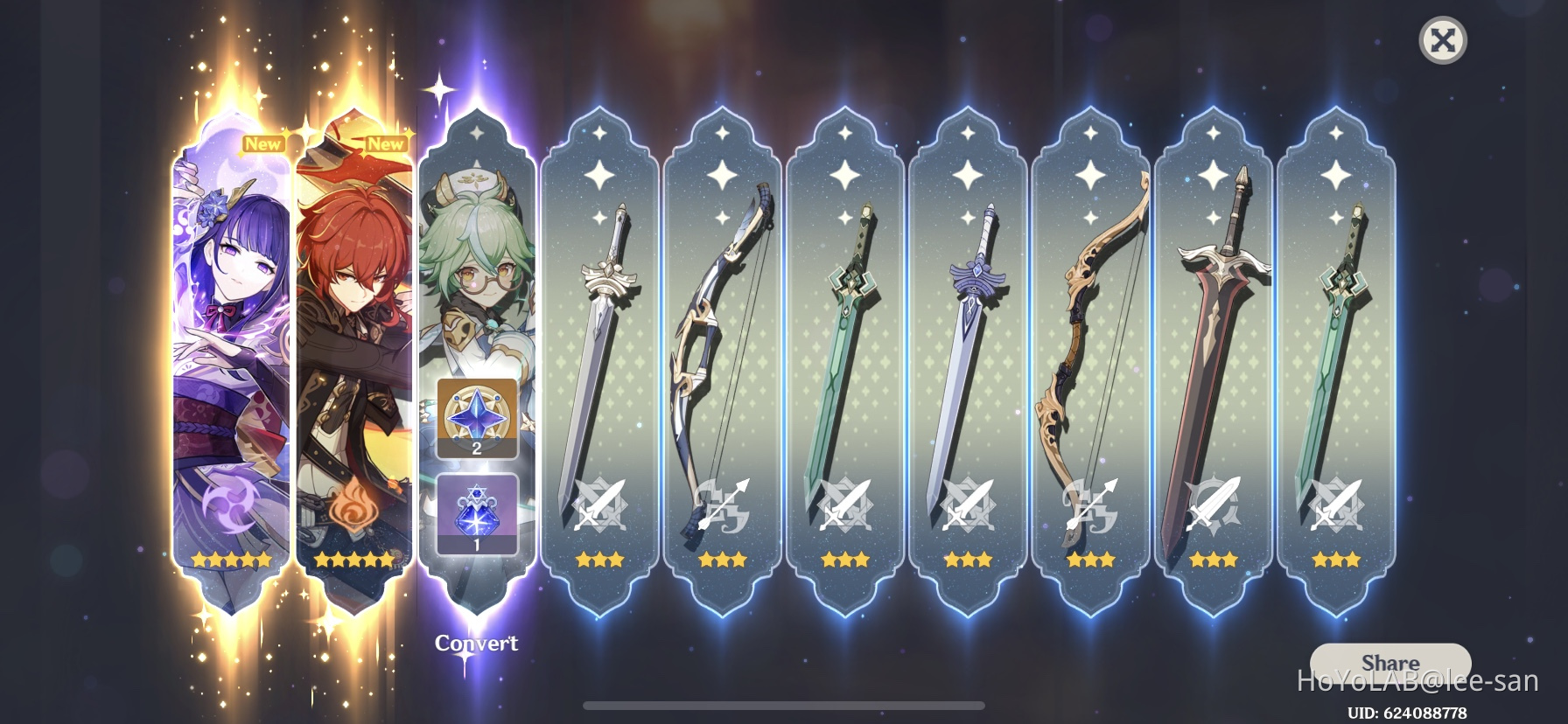Select the Sucrose character card
The width and height of the screenshot is (1568, 724).
point(476,262)
